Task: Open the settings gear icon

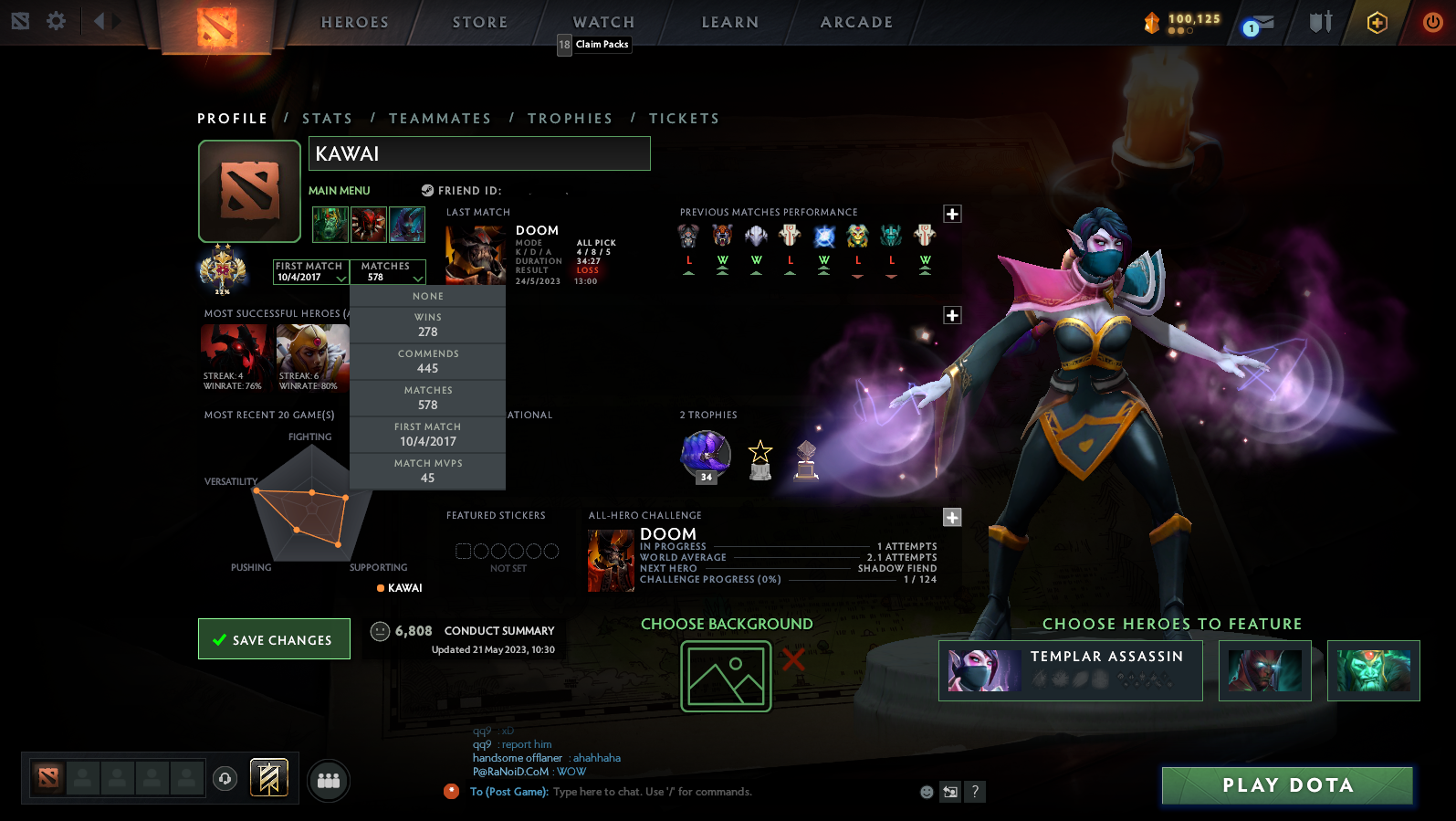Action: pyautogui.click(x=56, y=21)
